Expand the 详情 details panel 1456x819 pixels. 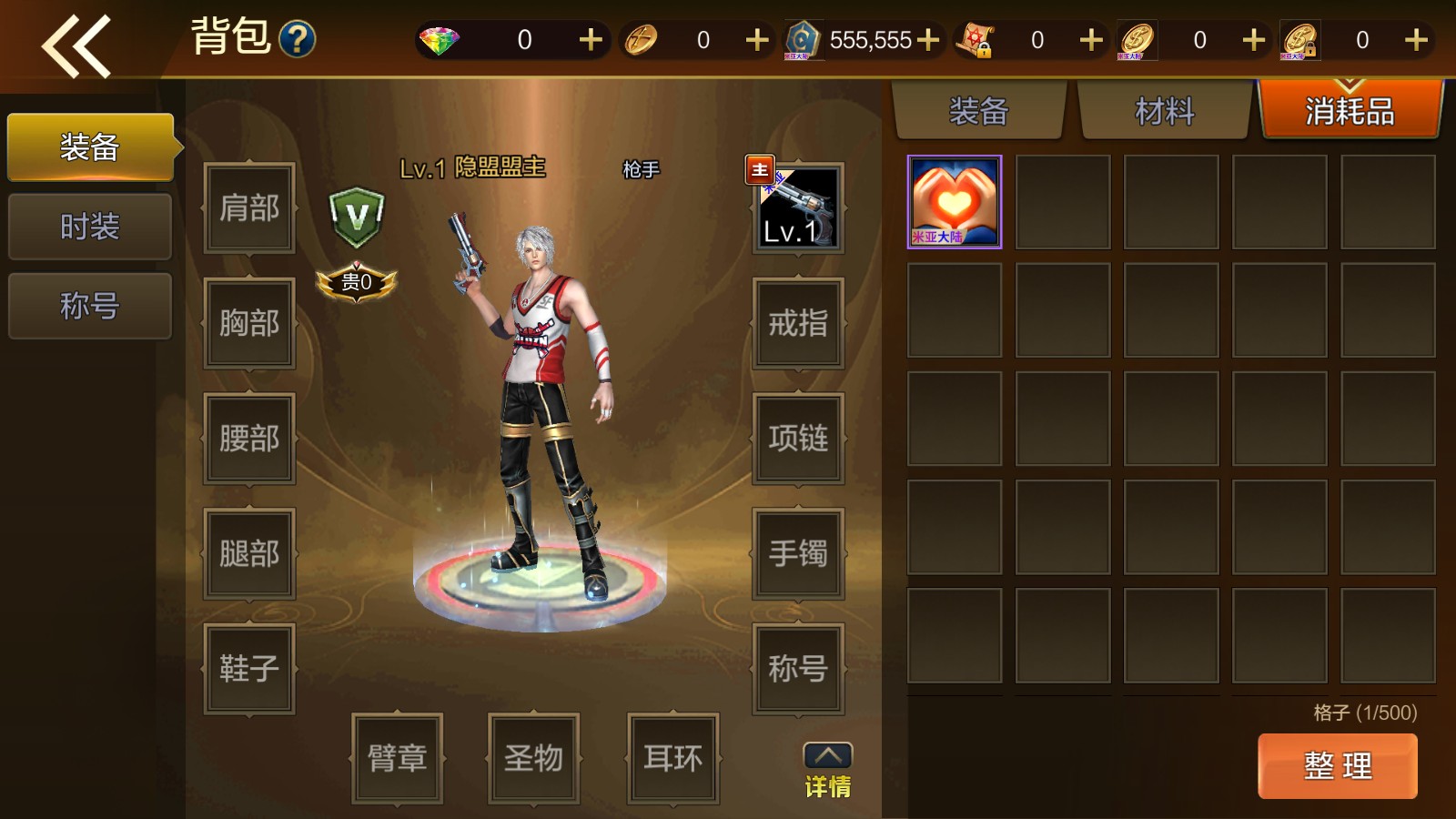coord(827,771)
